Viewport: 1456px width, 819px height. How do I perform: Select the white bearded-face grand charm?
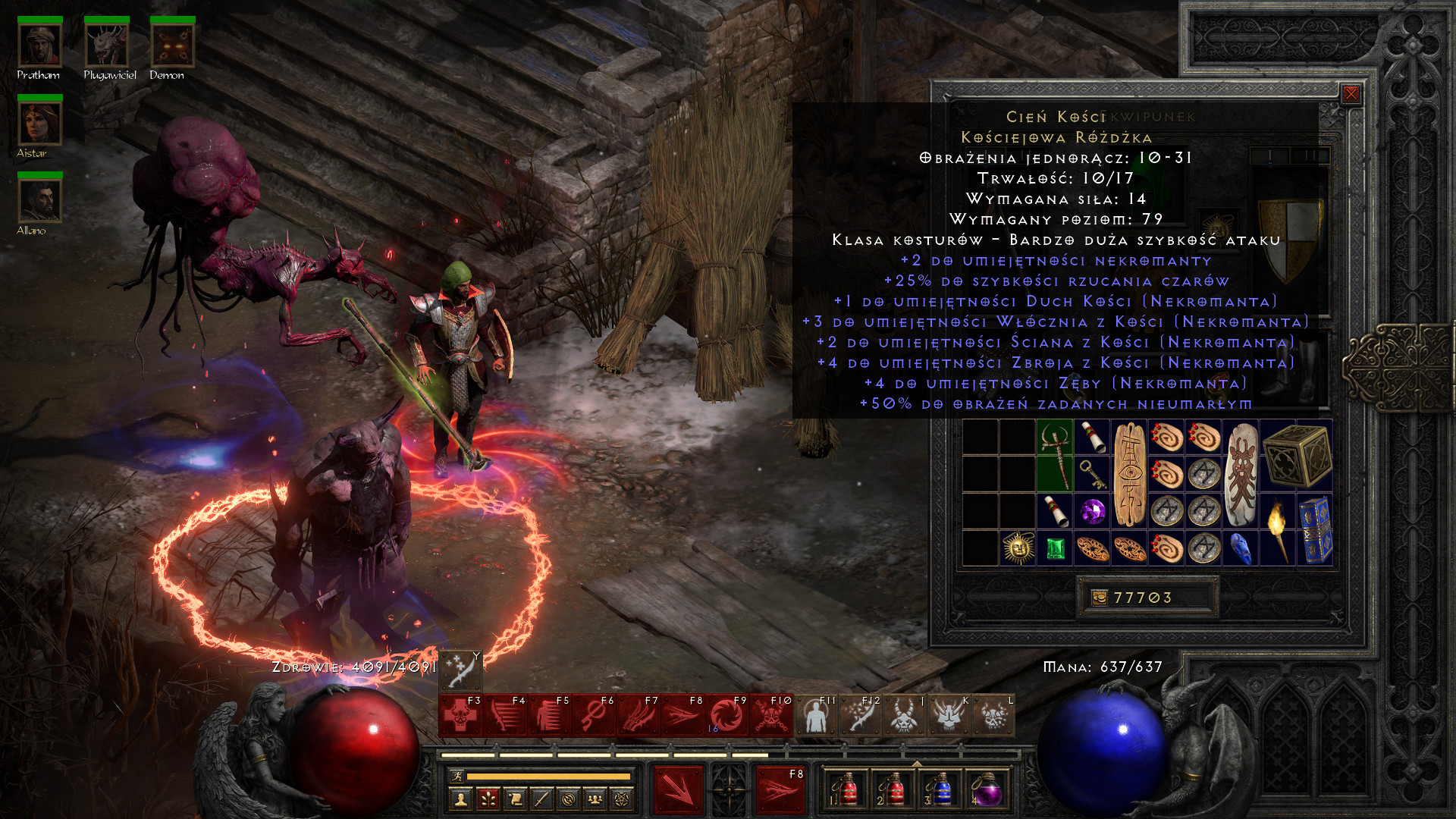[x=1241, y=474]
